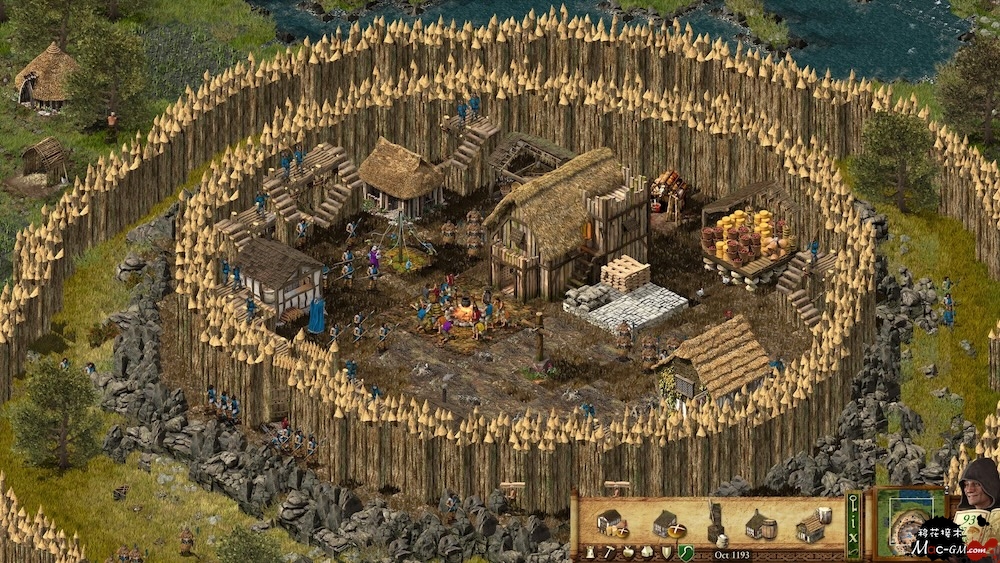Choose the inn with ale mug

[x=813, y=524]
